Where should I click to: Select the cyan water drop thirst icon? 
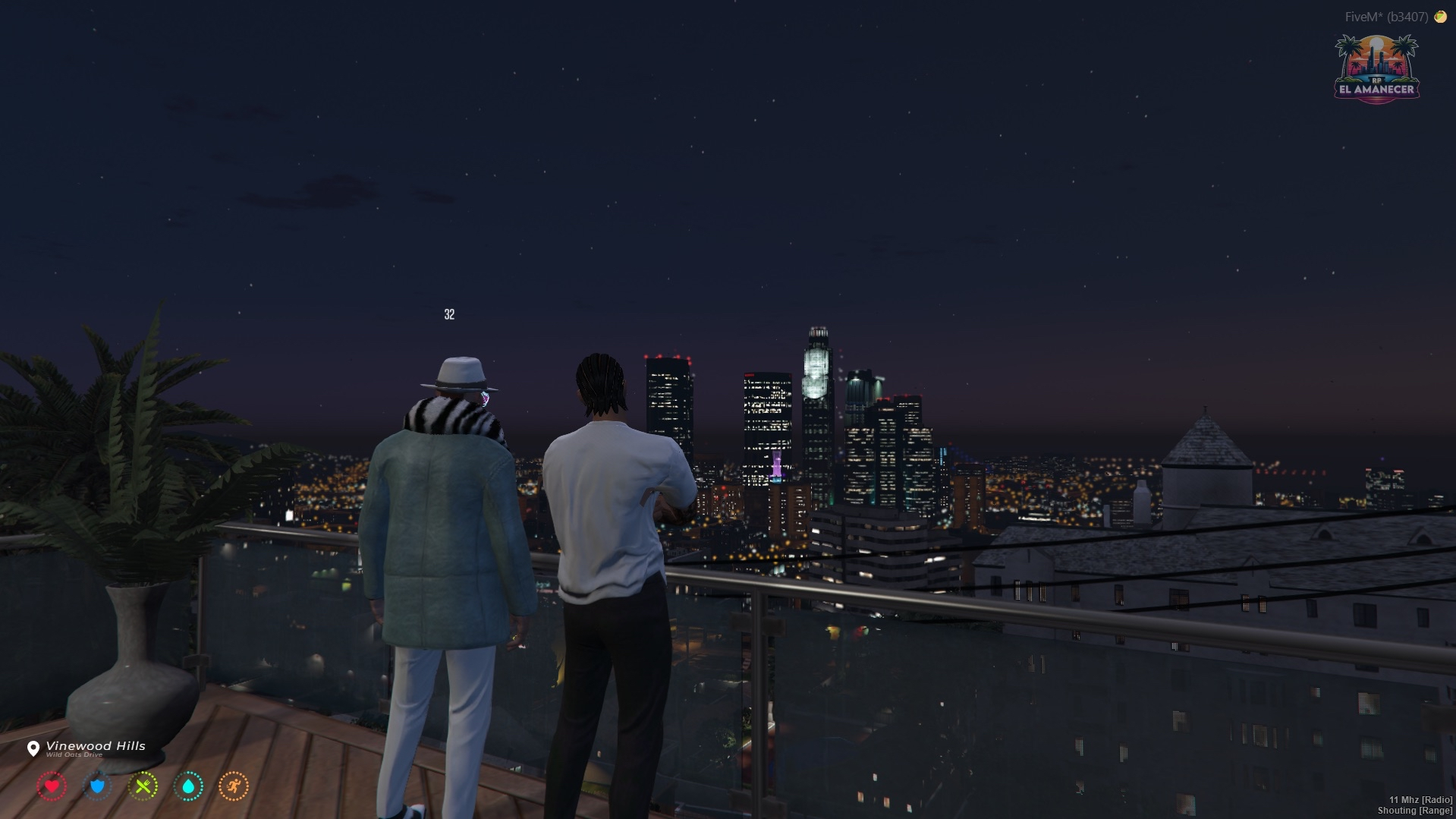click(x=188, y=786)
